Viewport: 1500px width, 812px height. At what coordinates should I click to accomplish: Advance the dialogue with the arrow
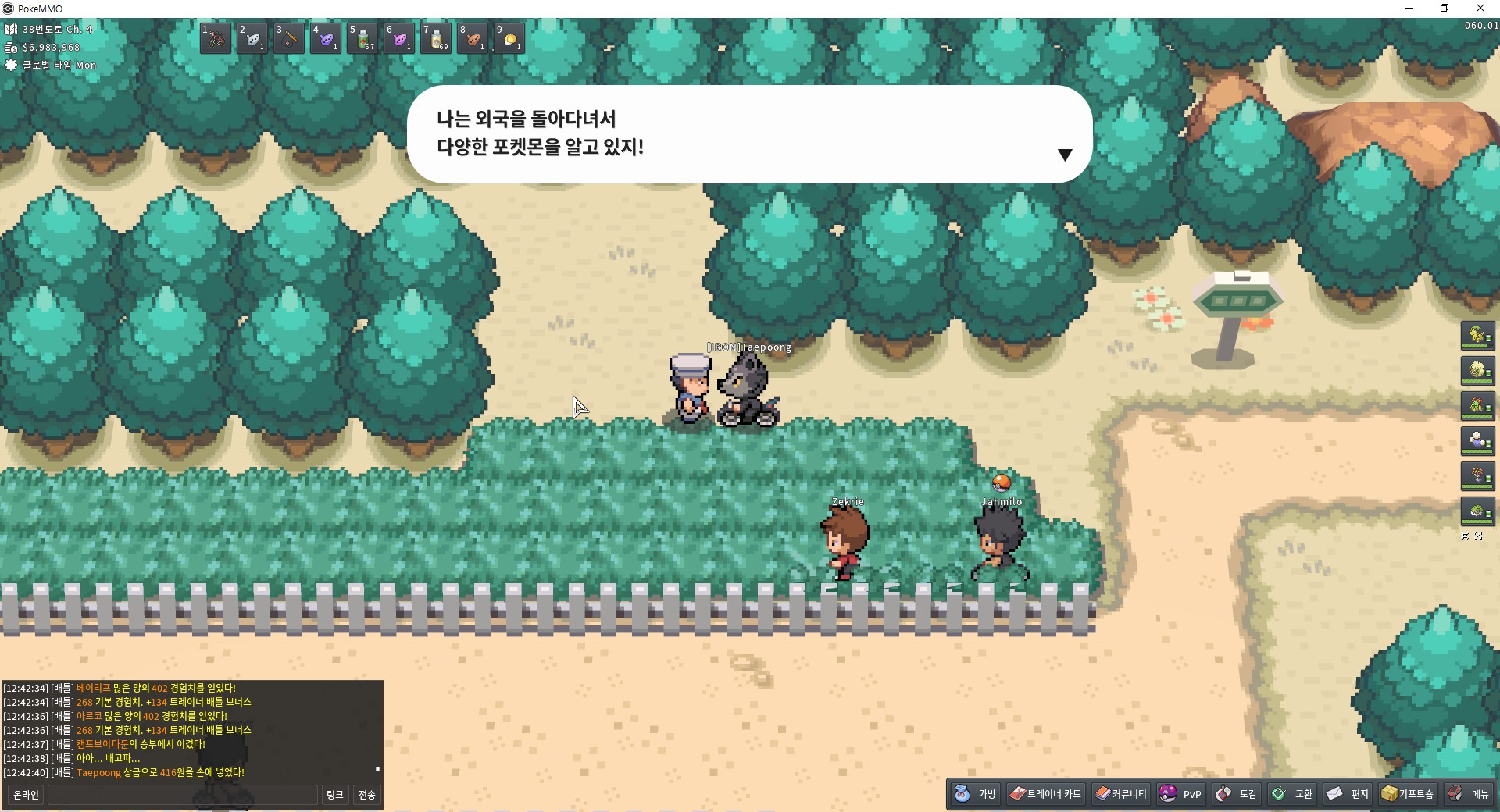pos(1064,155)
